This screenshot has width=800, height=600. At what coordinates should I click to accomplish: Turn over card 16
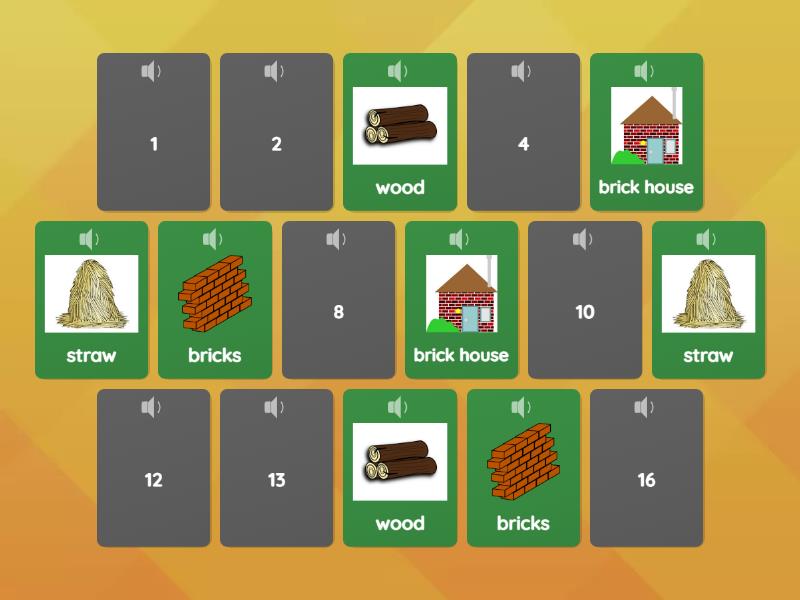click(646, 481)
